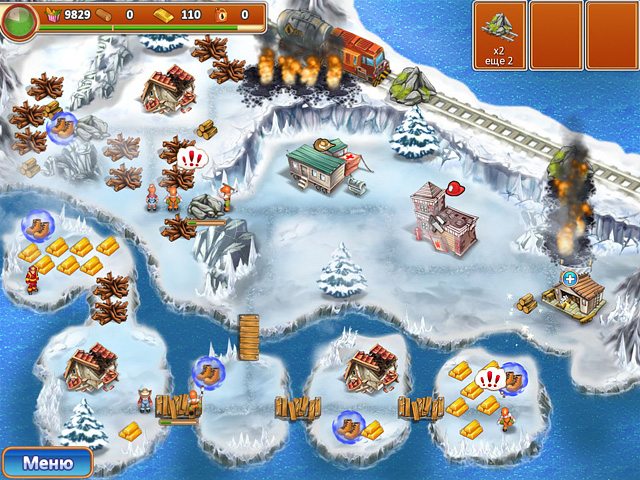
Task: Select the rock-clearing objective tile
Action: (499, 35)
